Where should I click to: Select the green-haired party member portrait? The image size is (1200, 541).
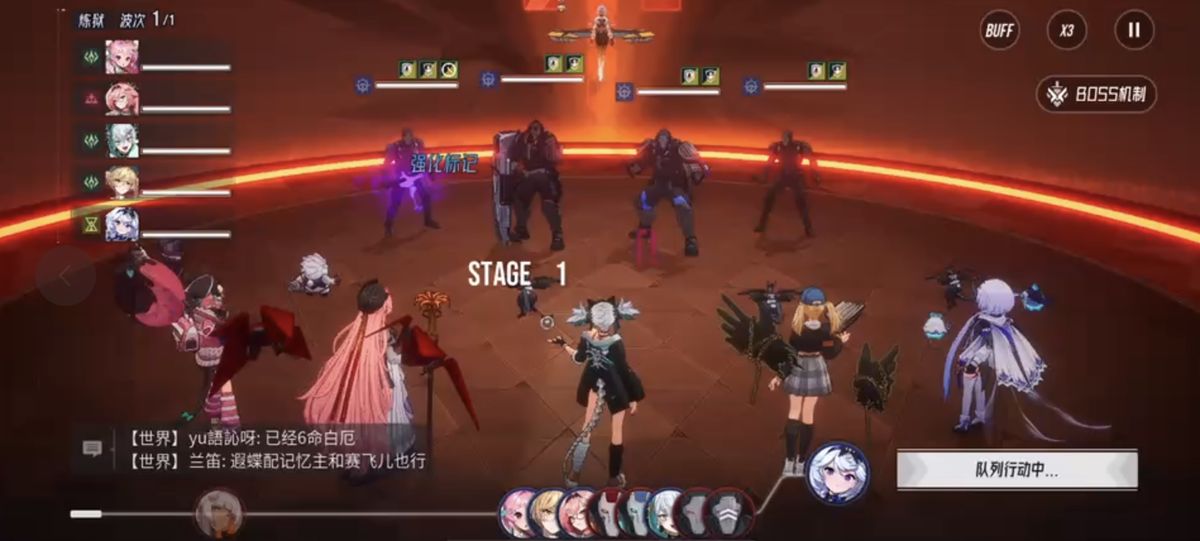pyautogui.click(x=122, y=141)
